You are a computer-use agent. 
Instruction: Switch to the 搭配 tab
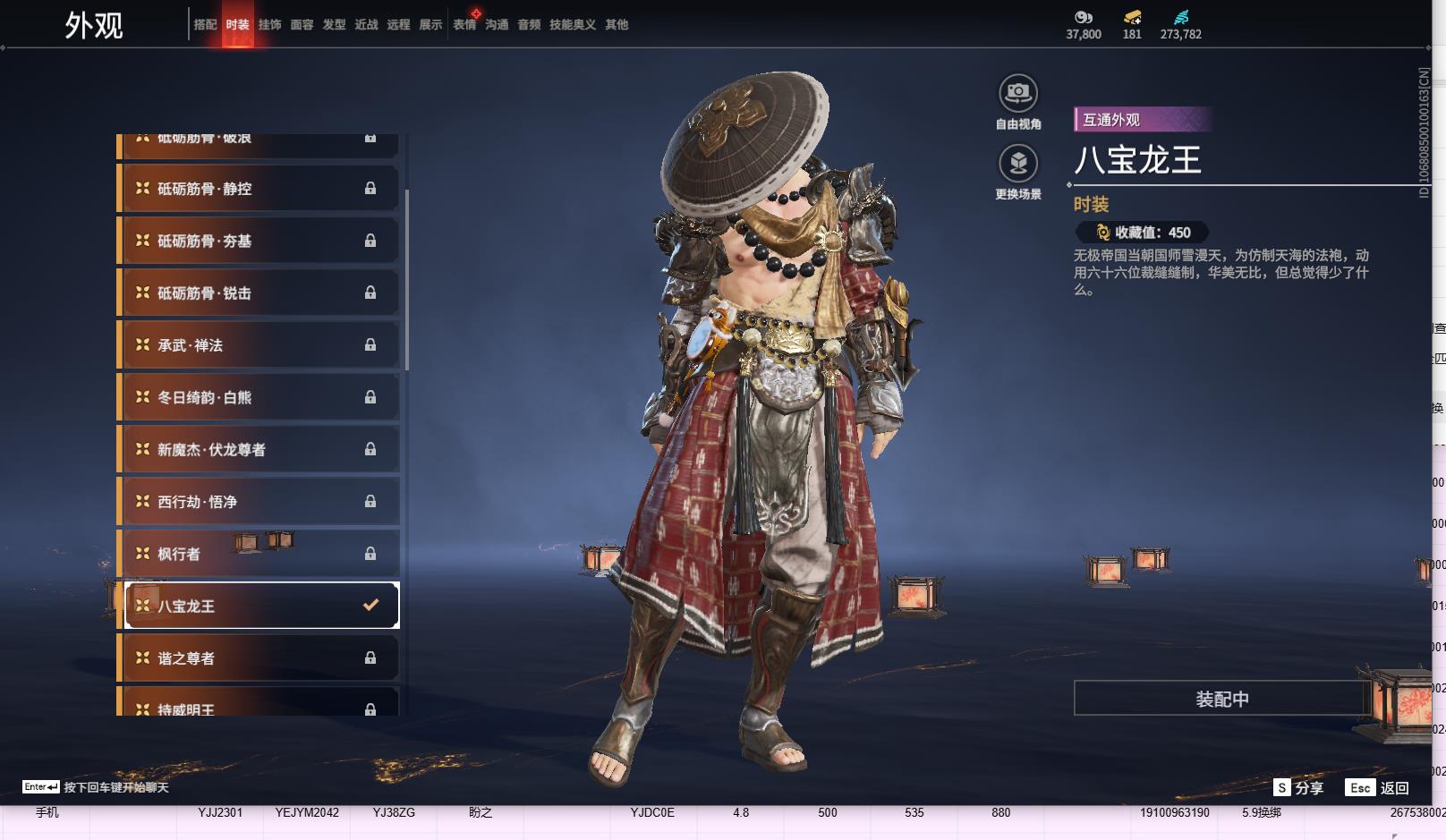click(205, 25)
